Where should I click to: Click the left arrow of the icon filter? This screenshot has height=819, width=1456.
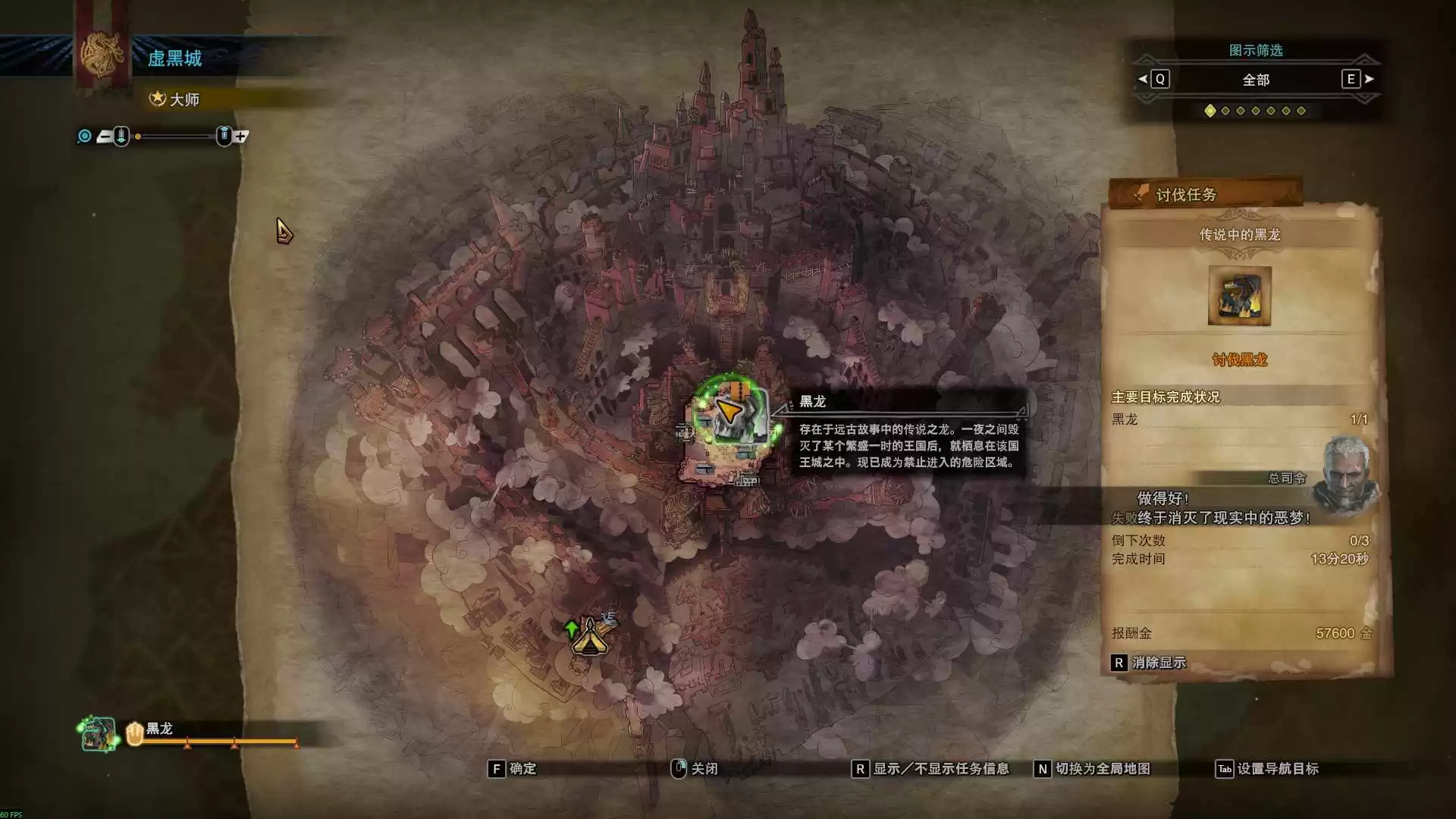click(x=1143, y=79)
